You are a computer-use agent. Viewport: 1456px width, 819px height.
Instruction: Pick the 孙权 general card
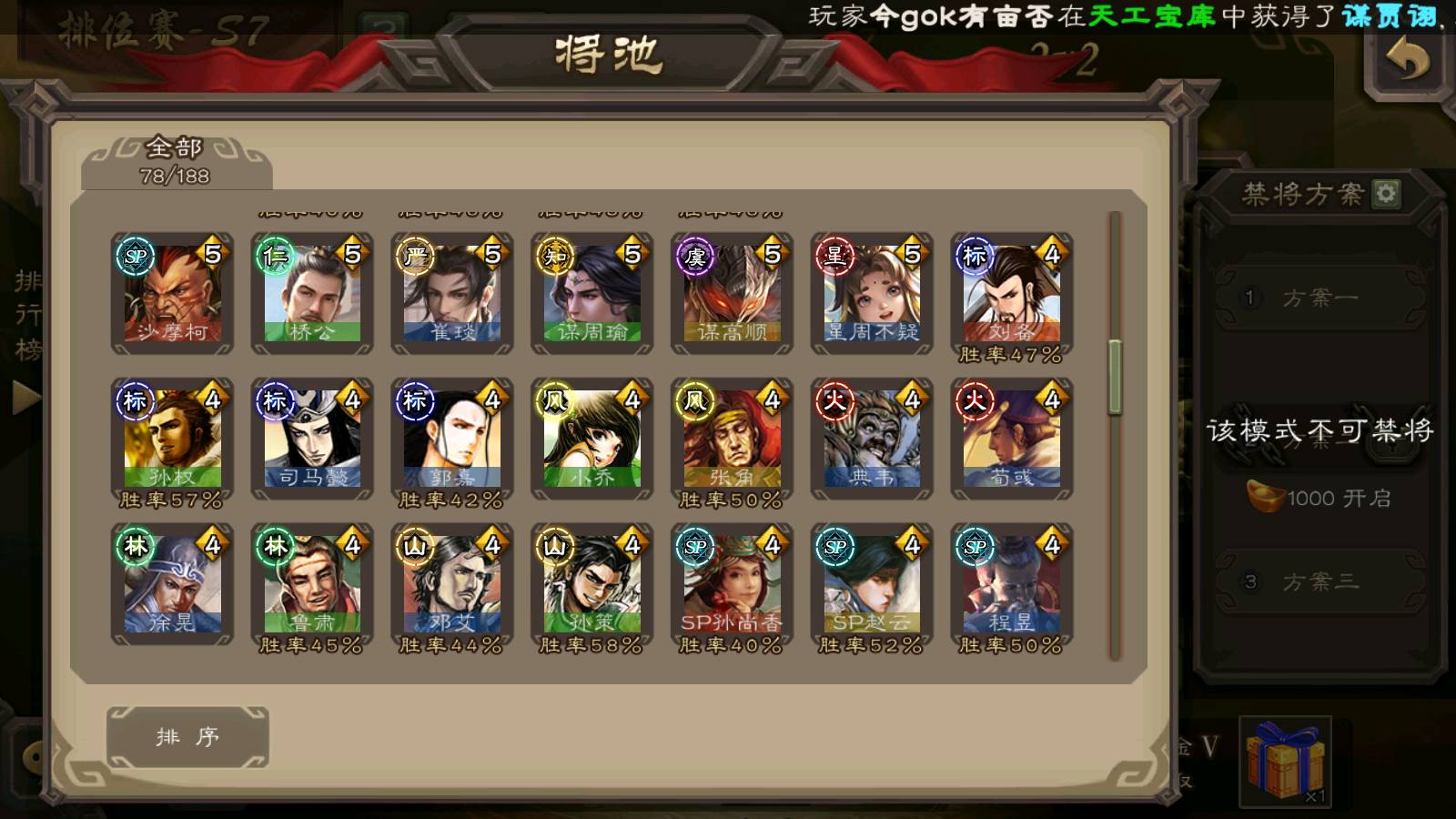point(172,439)
